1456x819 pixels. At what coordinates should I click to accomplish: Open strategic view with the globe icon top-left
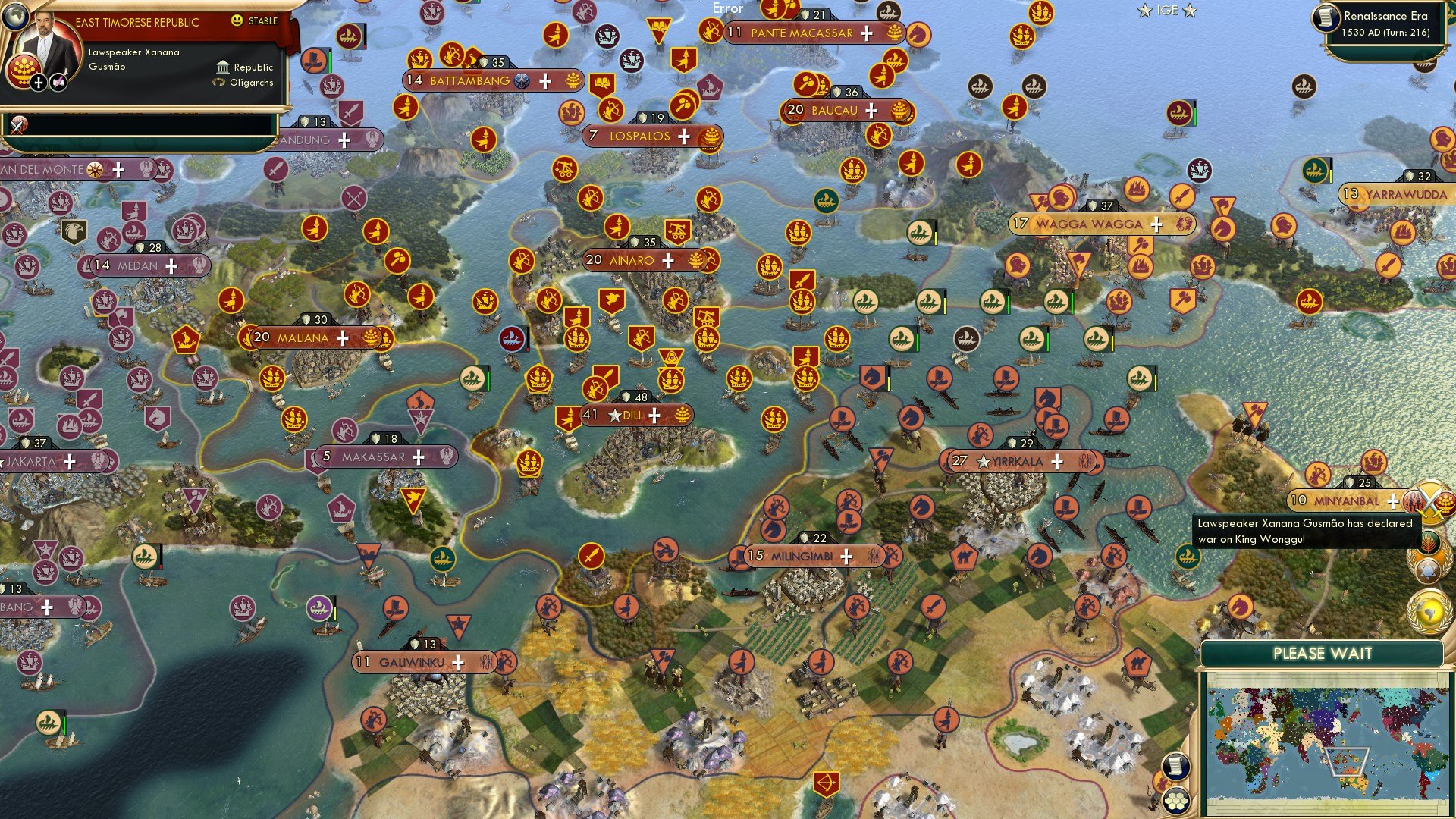coord(16,16)
